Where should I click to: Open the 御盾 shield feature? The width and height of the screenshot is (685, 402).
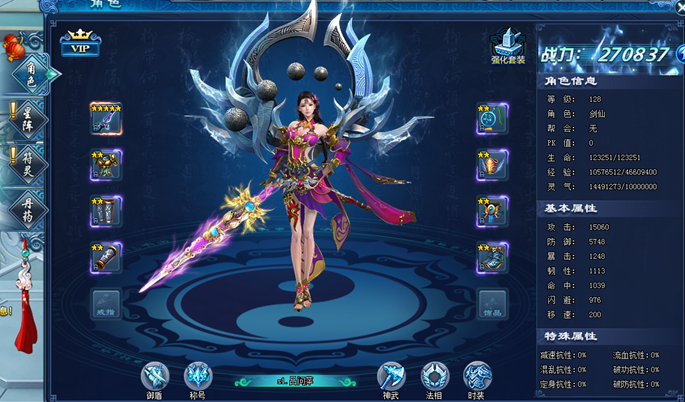(x=155, y=377)
